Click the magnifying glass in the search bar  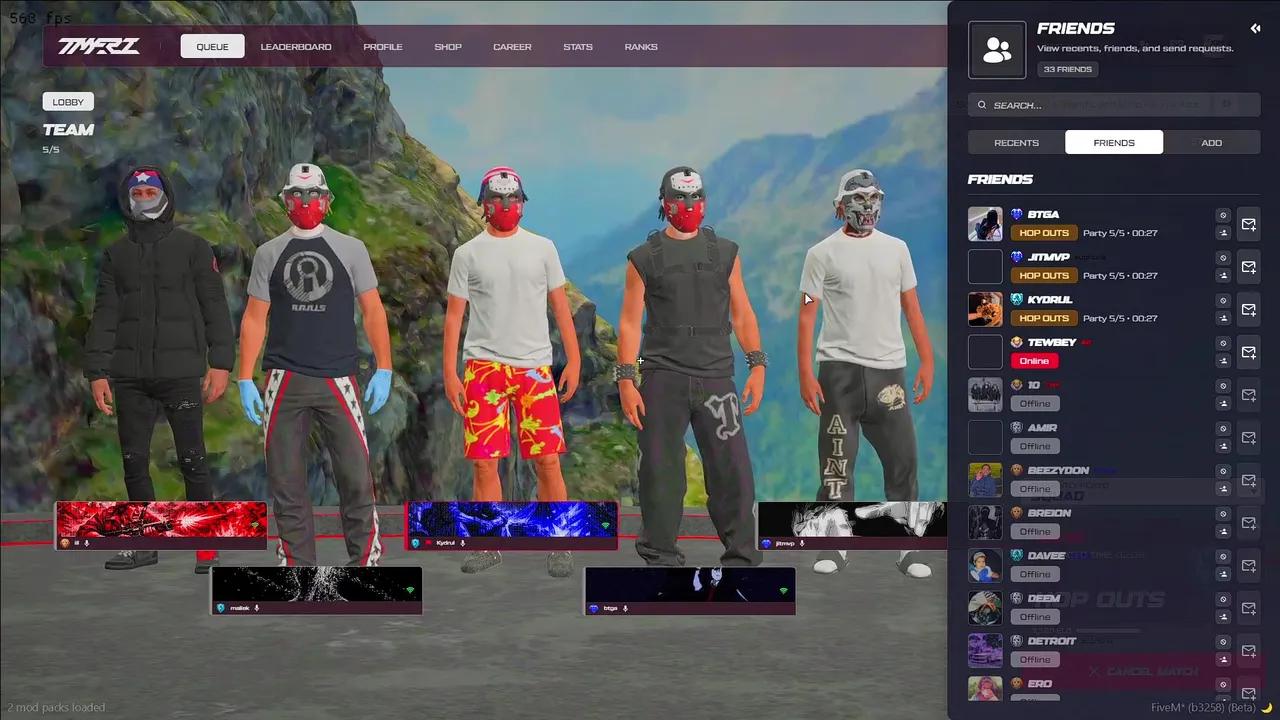point(981,105)
